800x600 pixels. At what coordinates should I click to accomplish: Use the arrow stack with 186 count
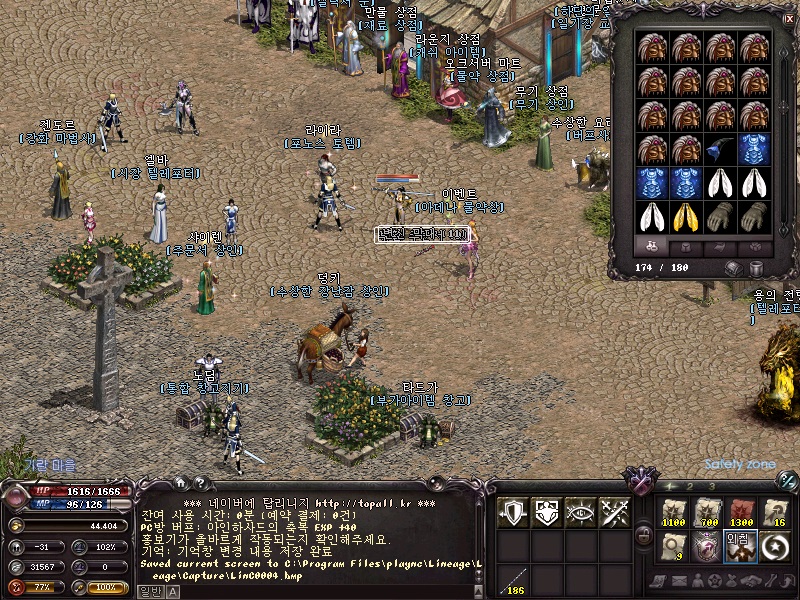click(x=513, y=580)
